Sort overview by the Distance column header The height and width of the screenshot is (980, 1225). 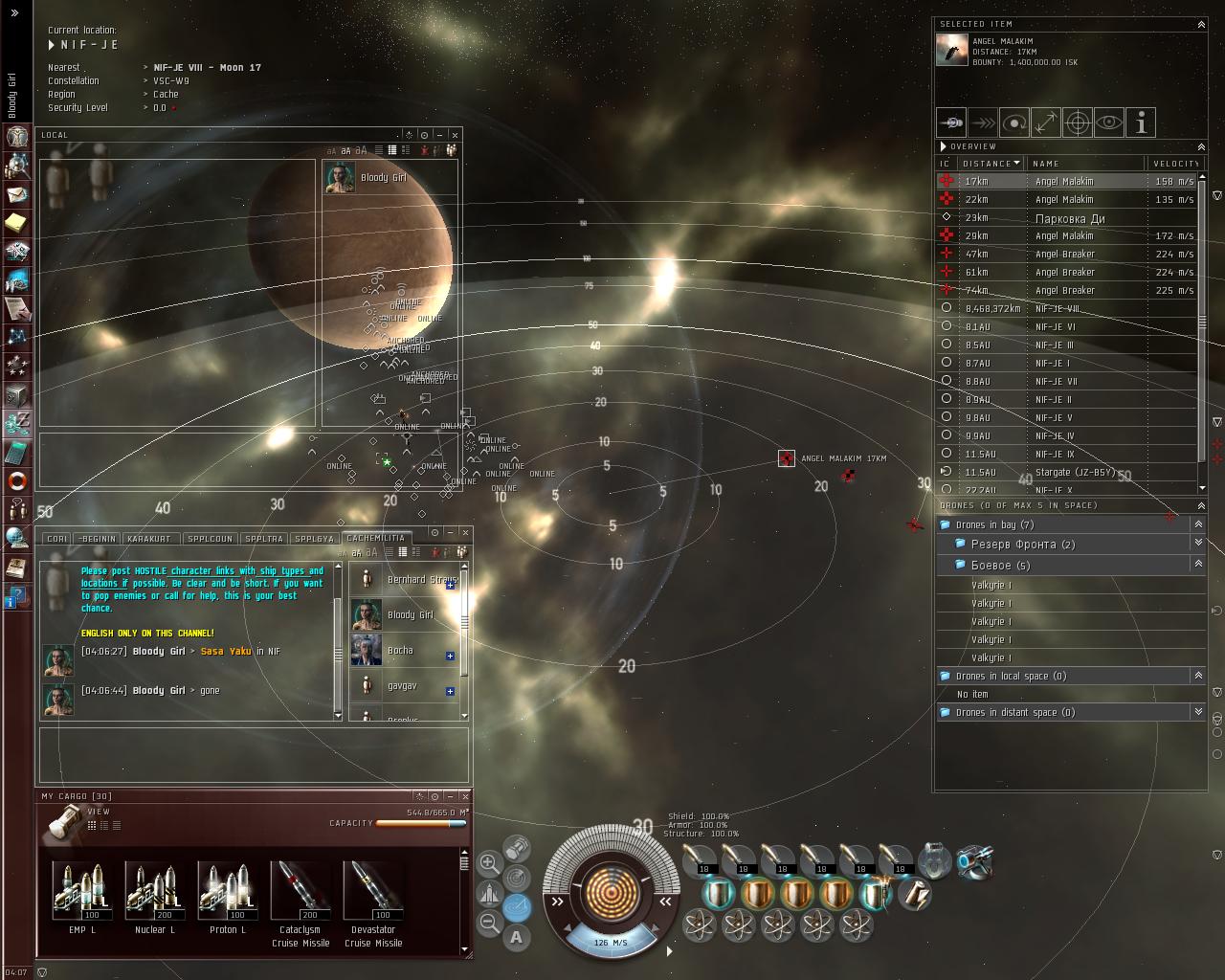coord(990,164)
